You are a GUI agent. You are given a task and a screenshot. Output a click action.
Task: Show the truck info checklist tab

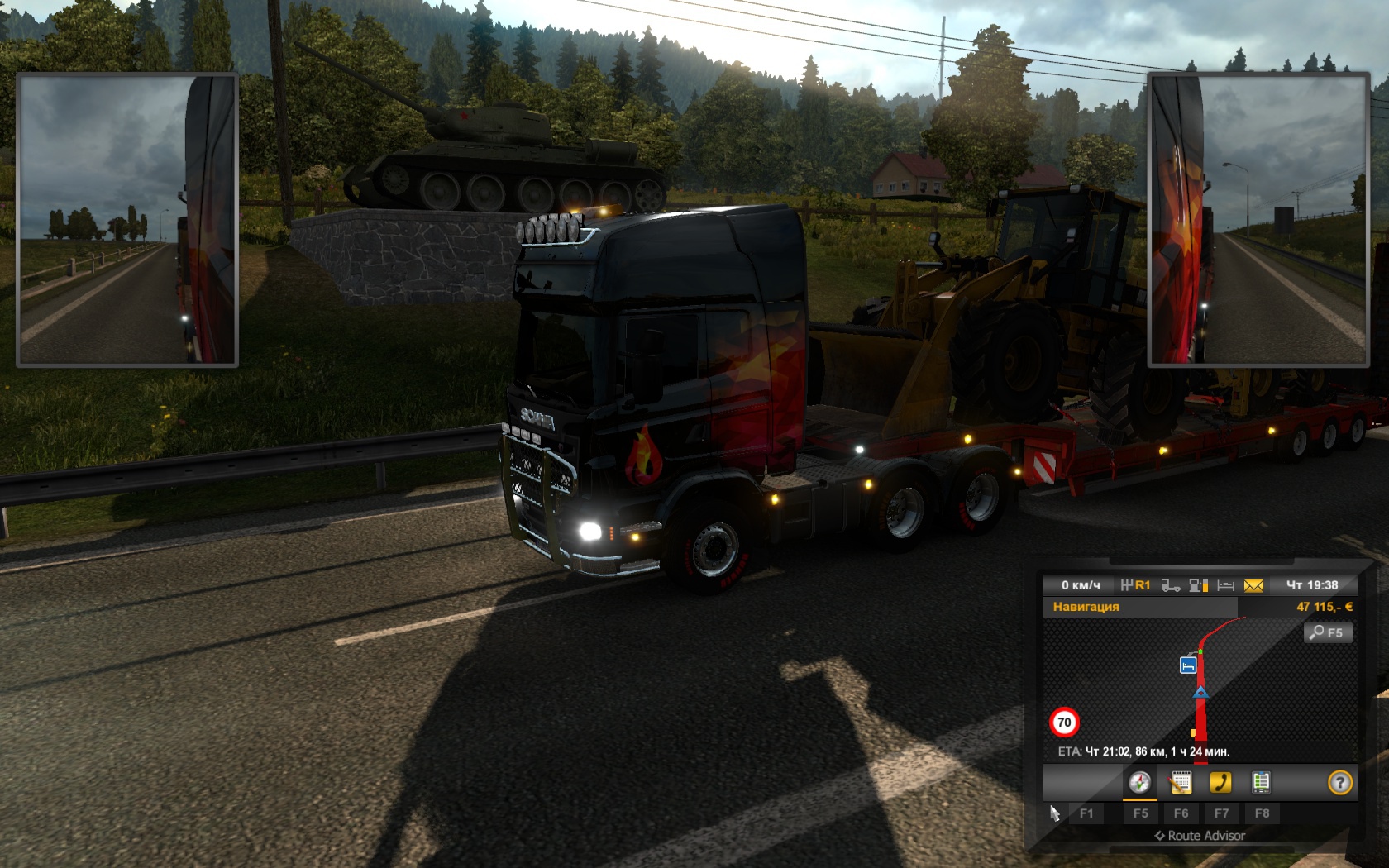pos(1261,782)
